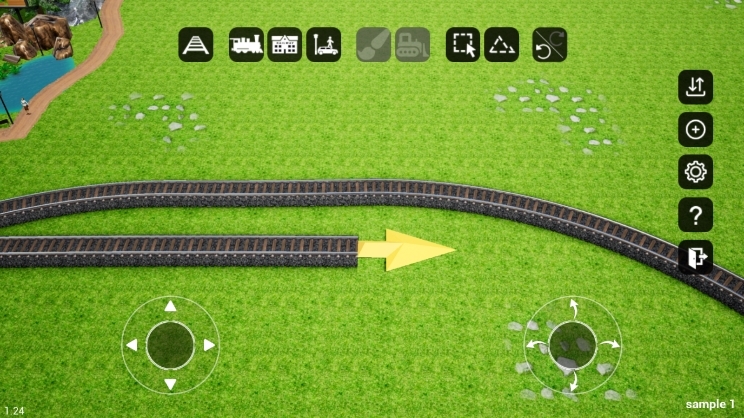Select the paint brush tool
This screenshot has width=744, height=418.
[374, 45]
